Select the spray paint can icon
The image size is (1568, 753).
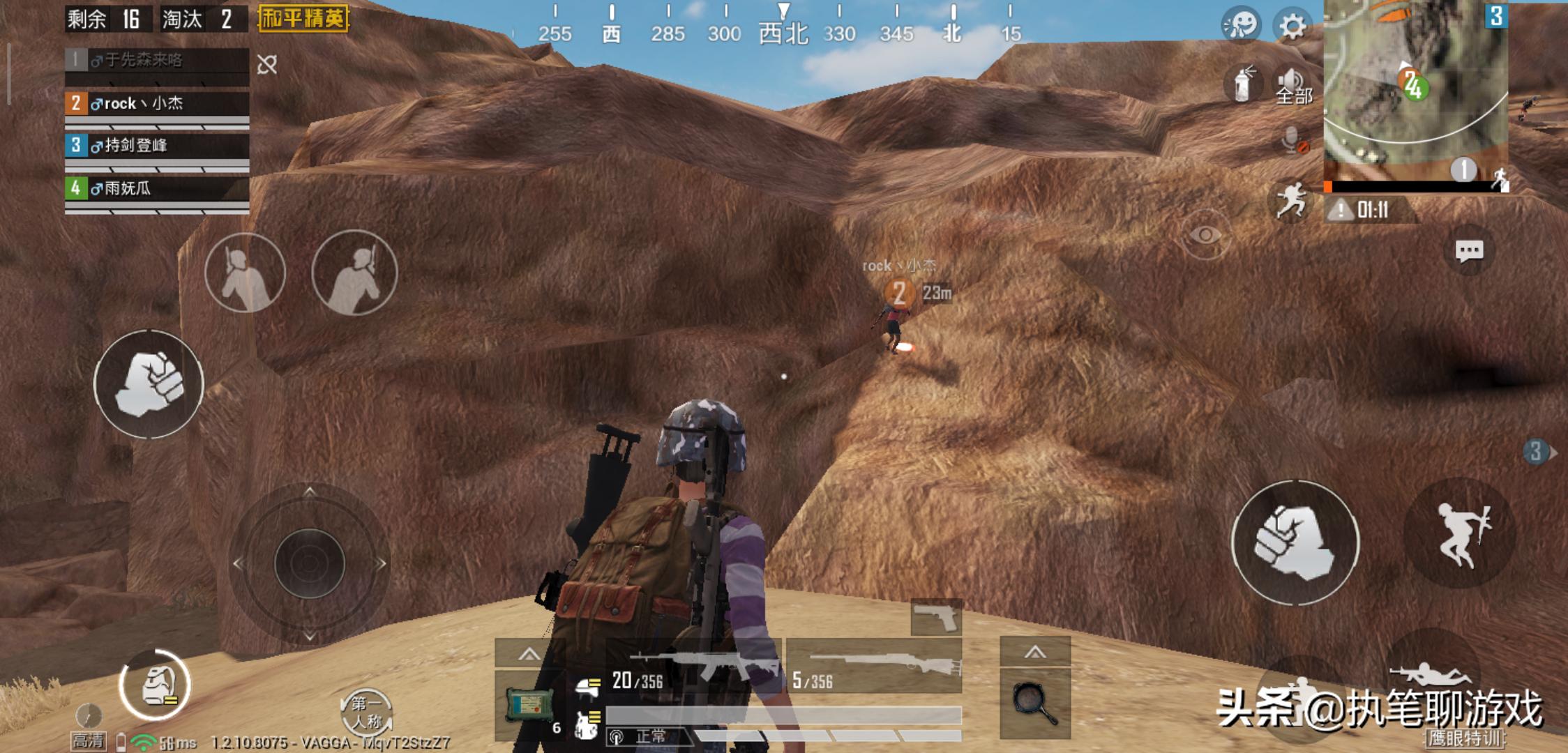coord(1242,85)
